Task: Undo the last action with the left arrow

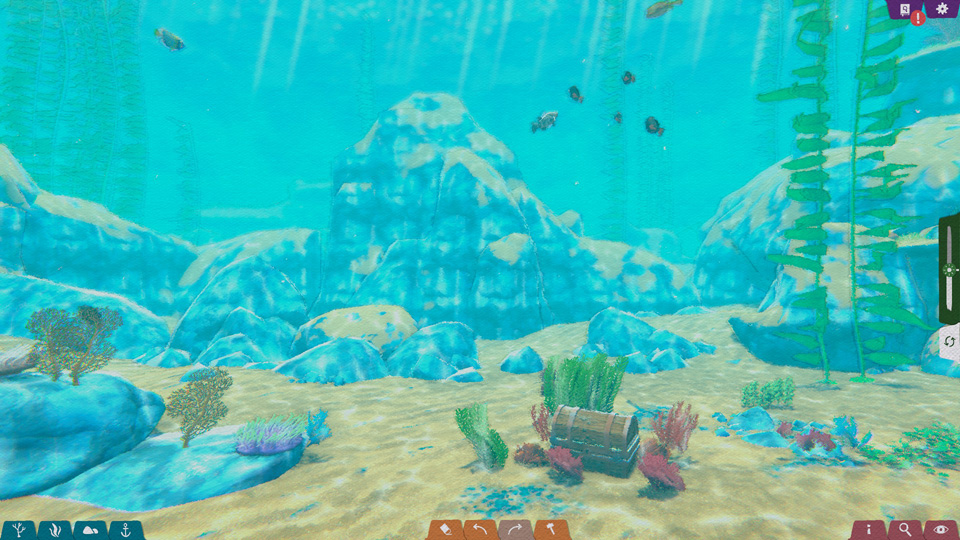Action: click(481, 530)
